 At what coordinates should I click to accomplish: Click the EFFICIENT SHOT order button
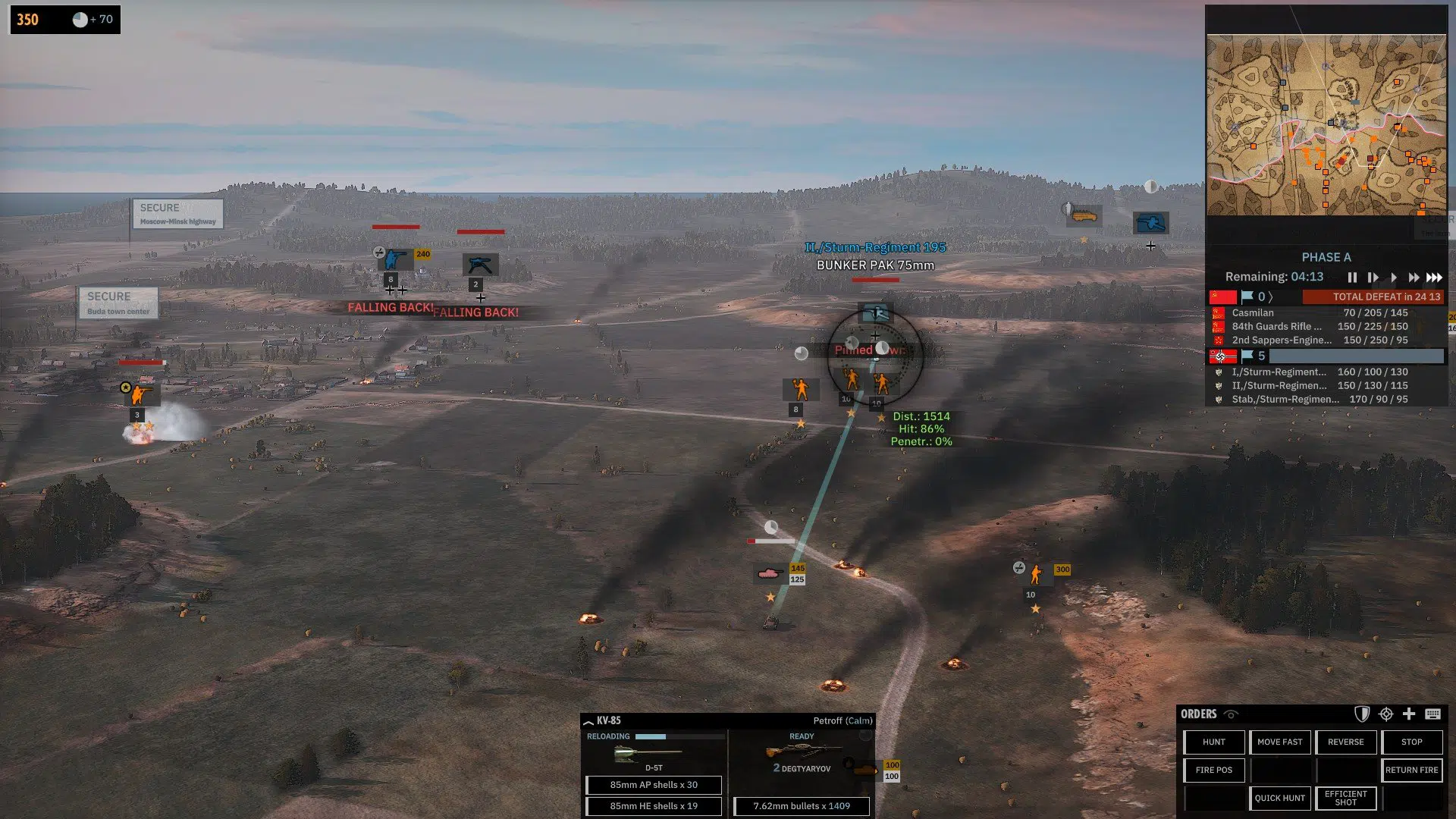point(1346,798)
